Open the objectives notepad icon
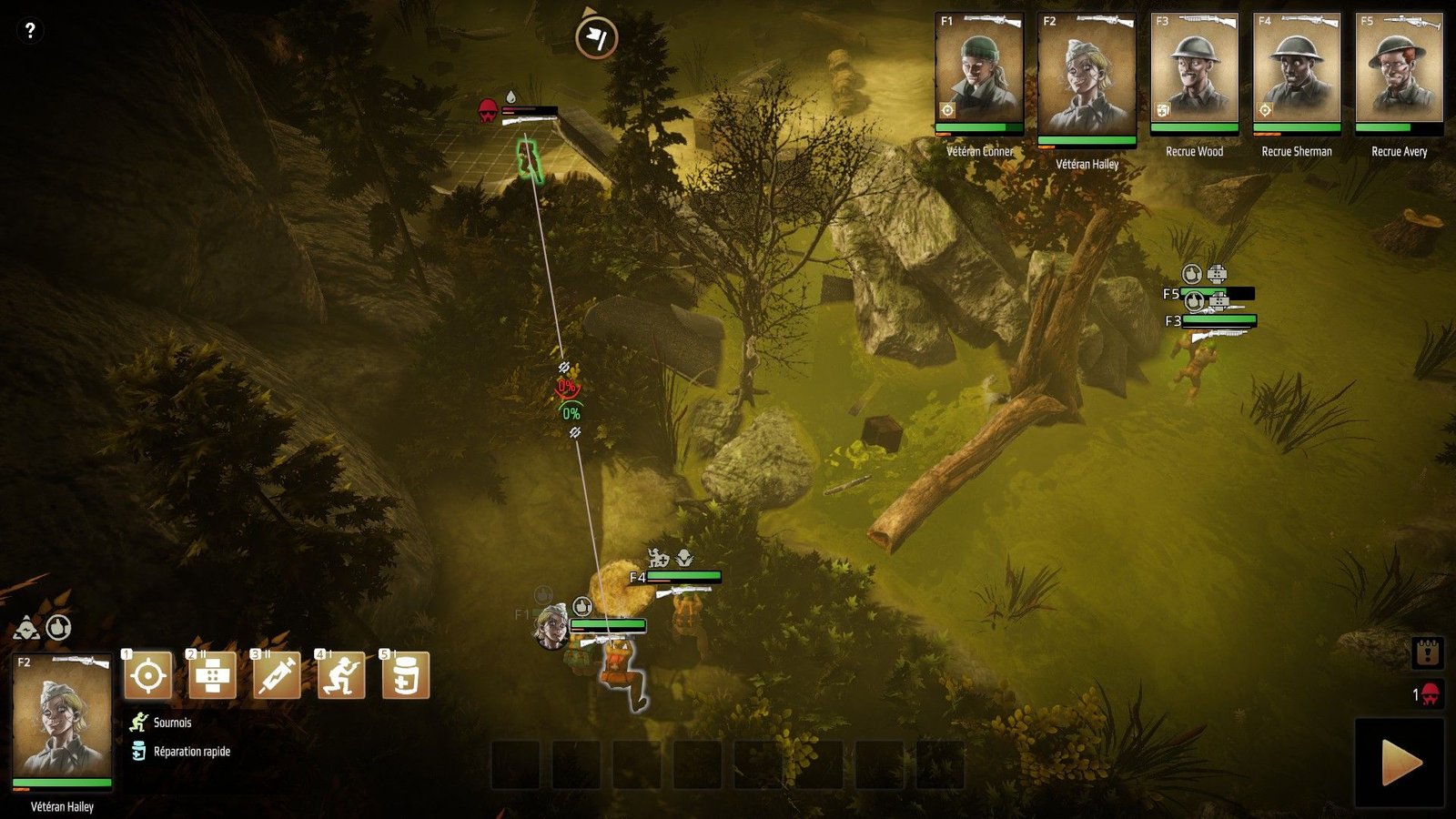The image size is (1456, 819). (1427, 652)
